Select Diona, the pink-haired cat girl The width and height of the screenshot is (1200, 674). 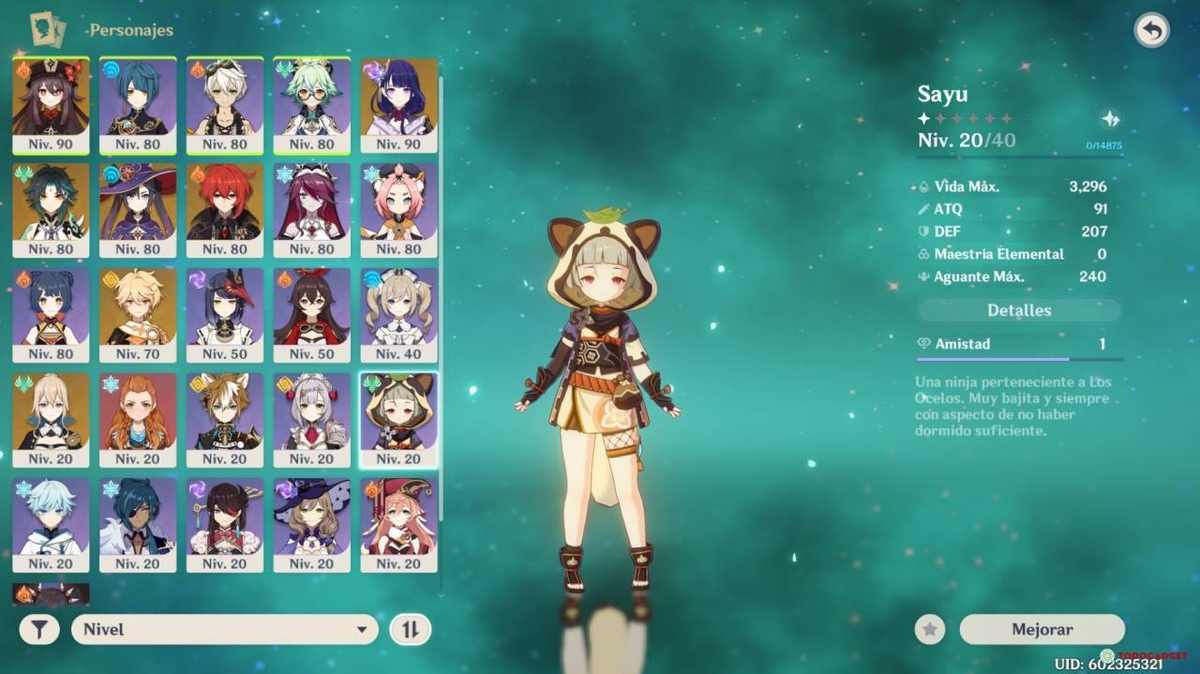click(399, 208)
